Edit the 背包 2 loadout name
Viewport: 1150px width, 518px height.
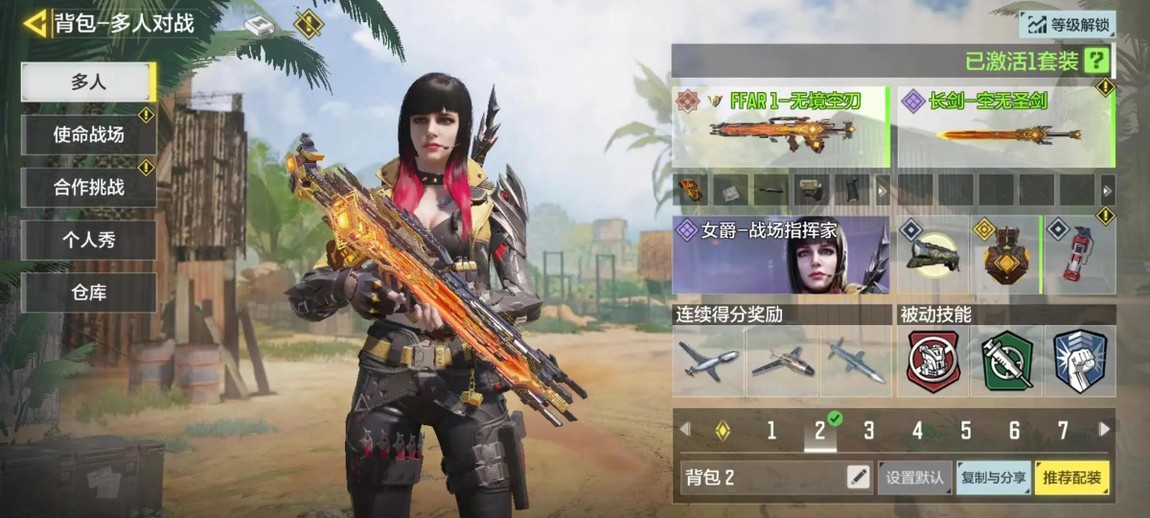click(x=858, y=477)
